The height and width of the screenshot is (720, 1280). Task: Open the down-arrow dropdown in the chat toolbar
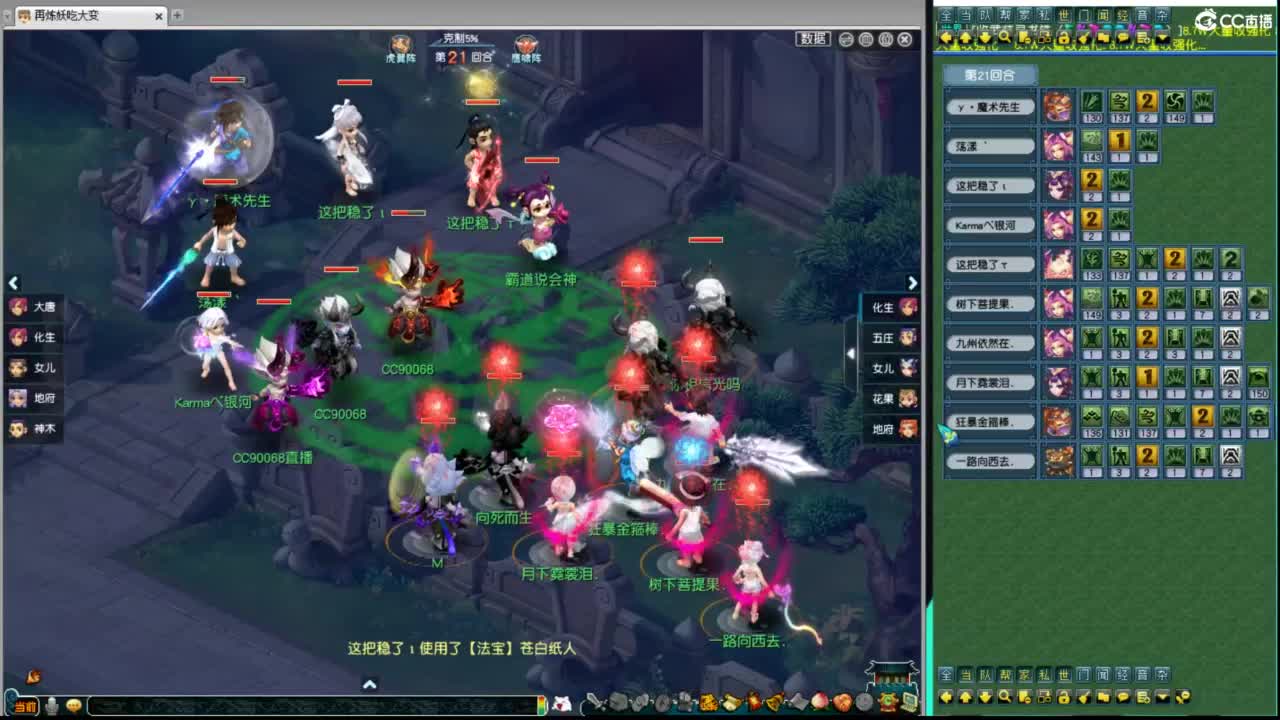click(x=1160, y=38)
